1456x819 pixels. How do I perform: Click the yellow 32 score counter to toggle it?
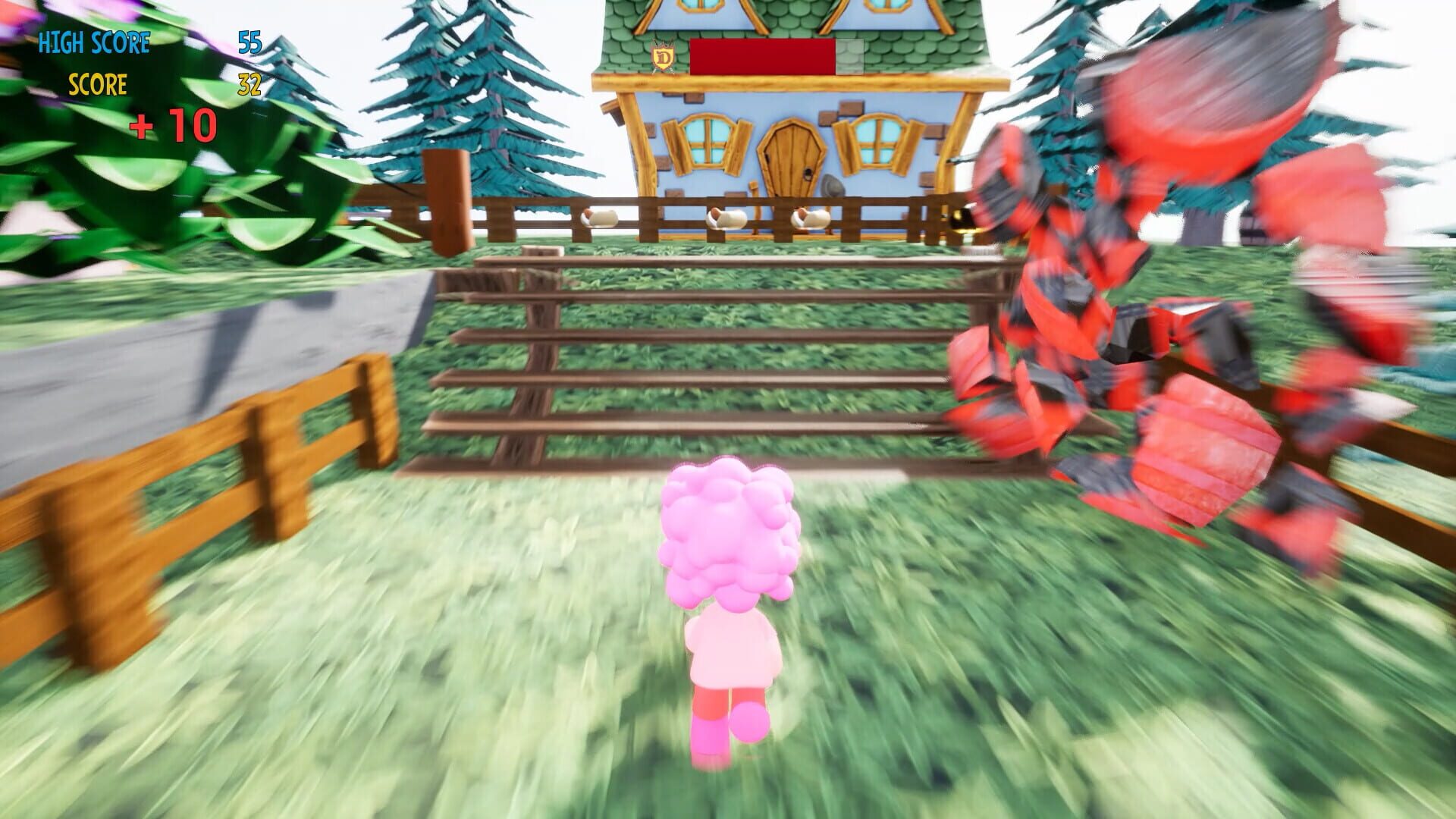(x=250, y=86)
